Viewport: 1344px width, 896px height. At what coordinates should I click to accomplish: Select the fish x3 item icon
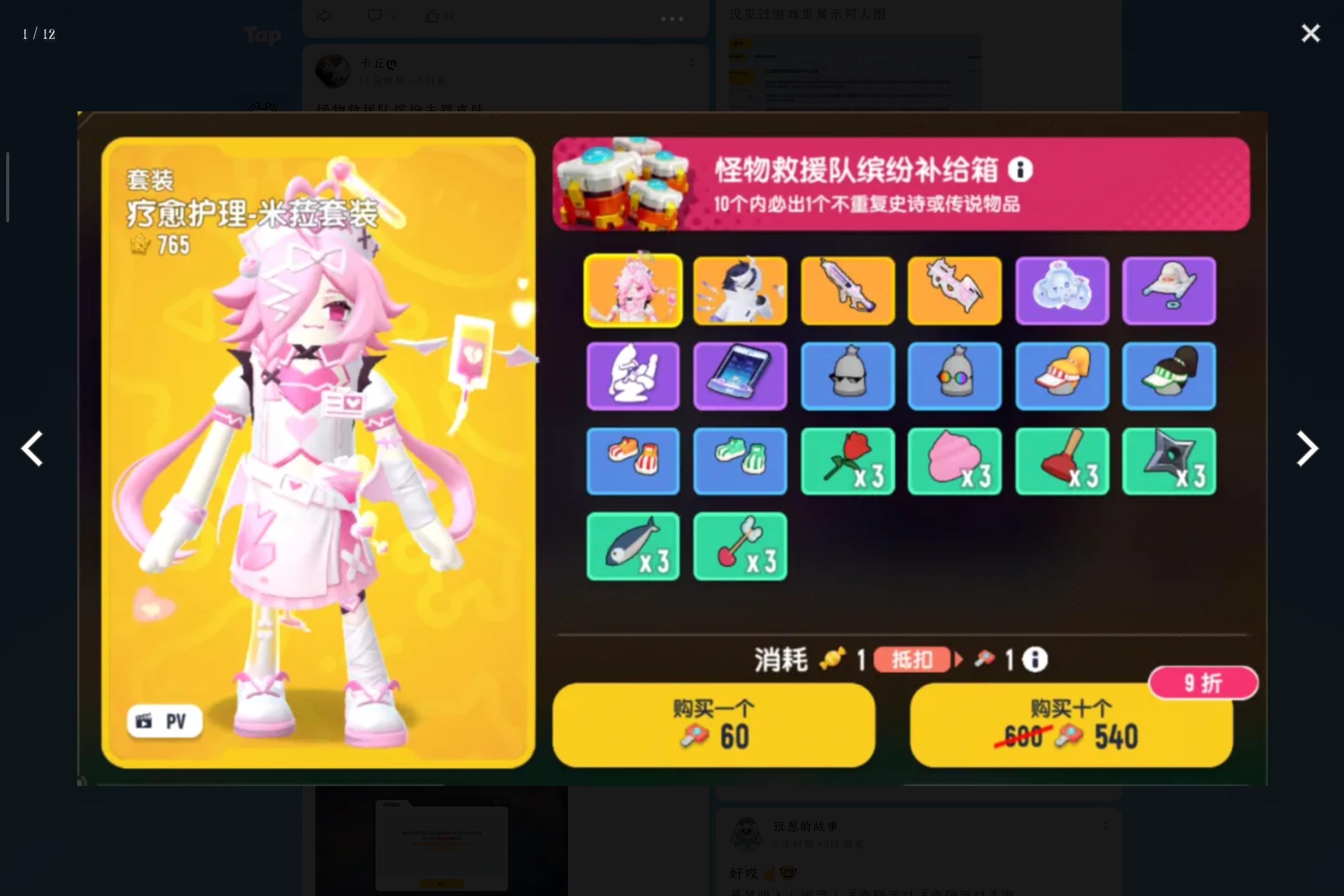click(633, 546)
